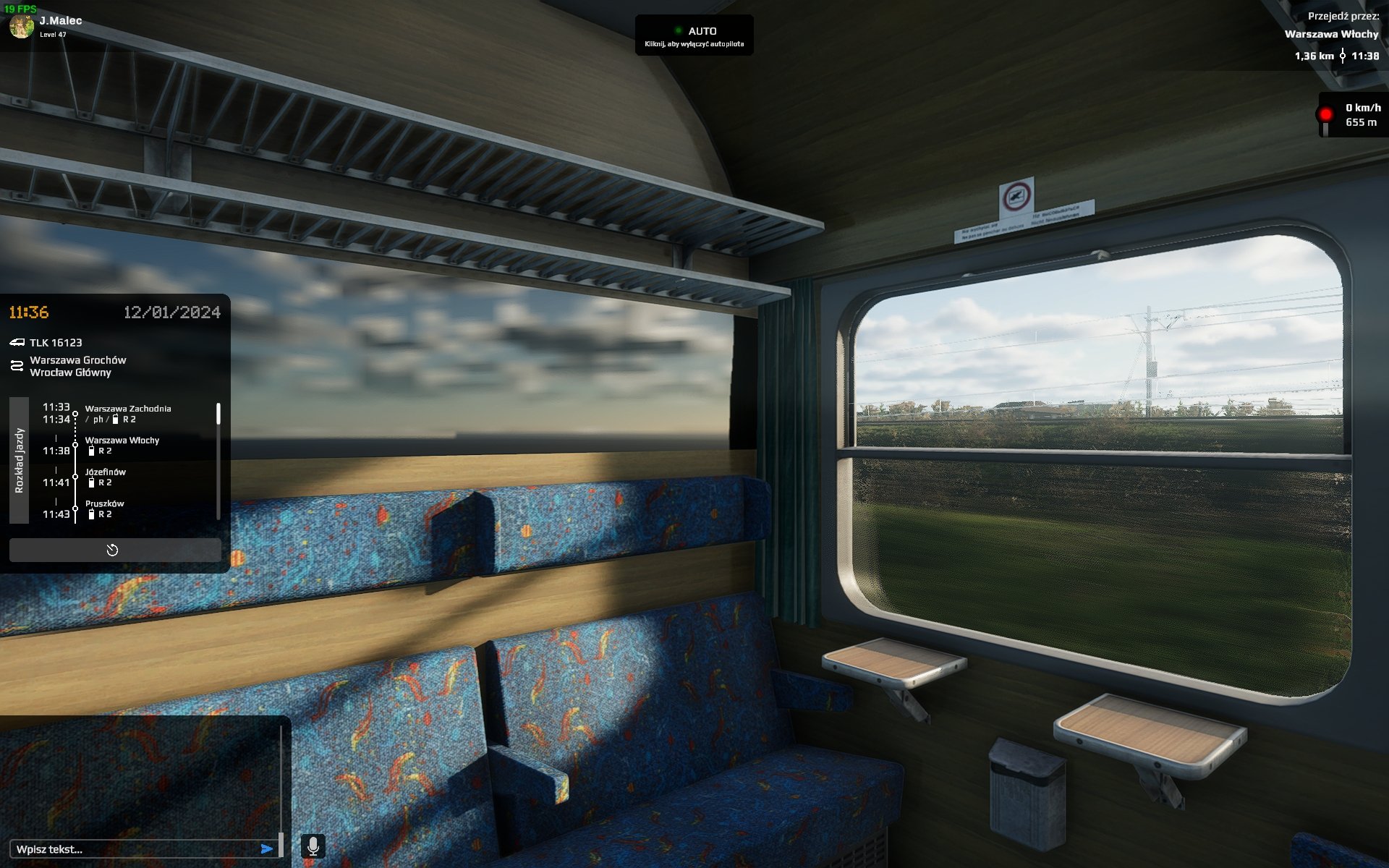Send the chat message with the arrow button
This screenshot has width=1389, height=868.
(267, 849)
